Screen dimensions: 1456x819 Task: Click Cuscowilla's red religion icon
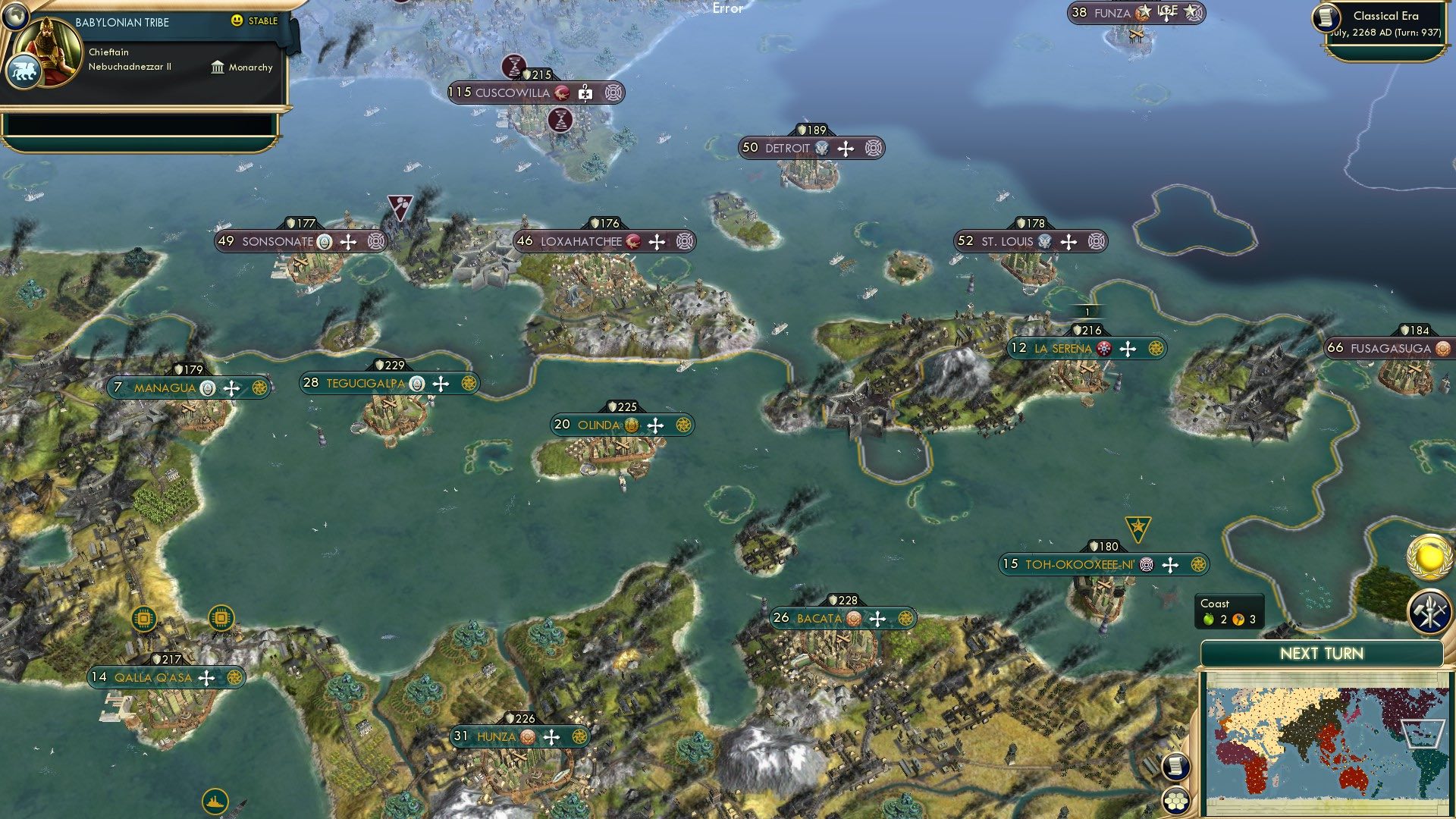563,93
